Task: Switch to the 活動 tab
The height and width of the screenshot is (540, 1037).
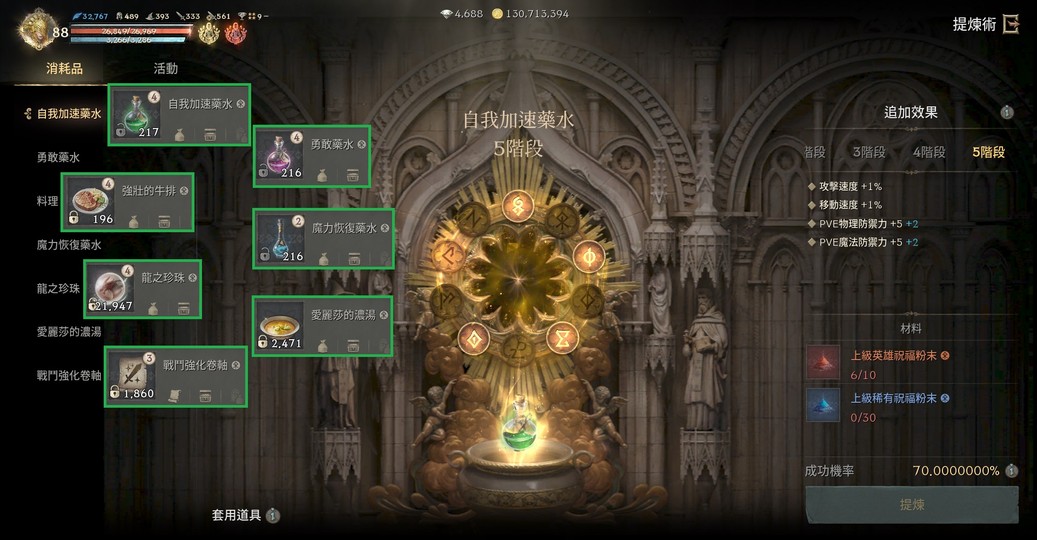Action: click(x=166, y=69)
